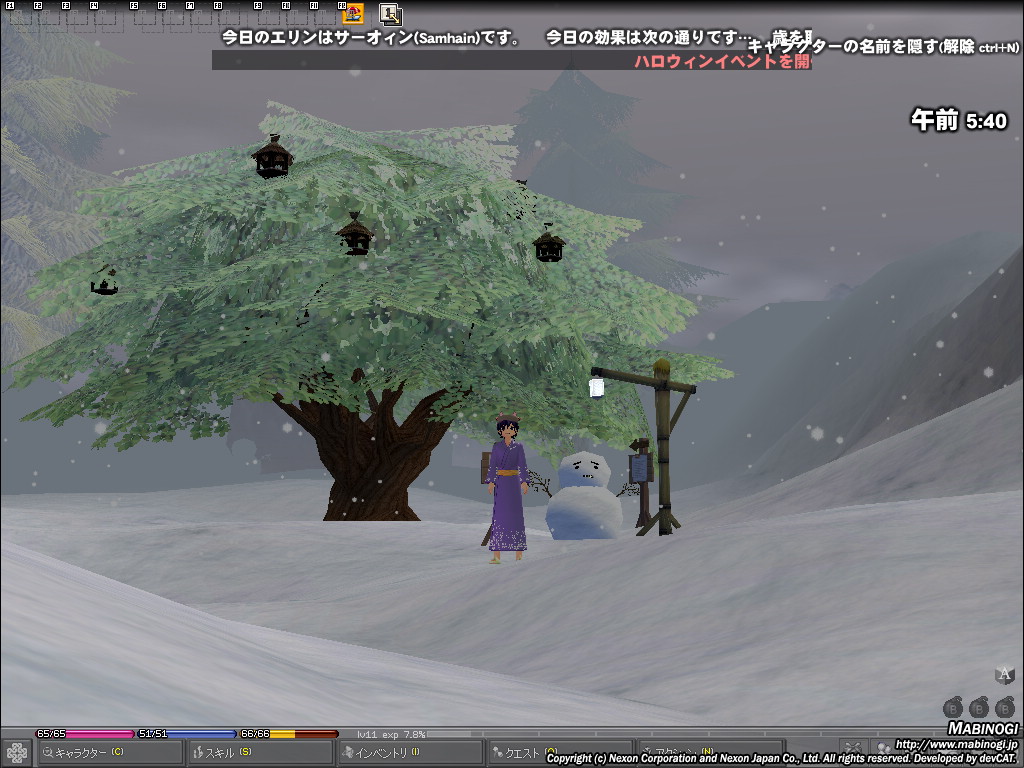Click the crossed tools icon on bottom bar
The image size is (1024, 768).
853,748
